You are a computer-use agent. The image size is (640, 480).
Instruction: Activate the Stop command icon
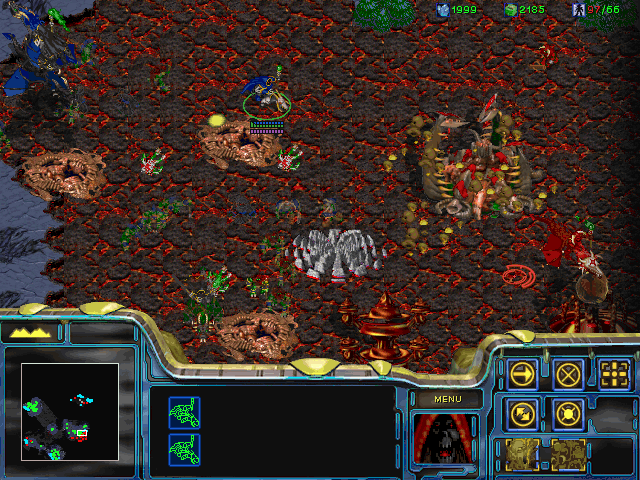tap(568, 374)
